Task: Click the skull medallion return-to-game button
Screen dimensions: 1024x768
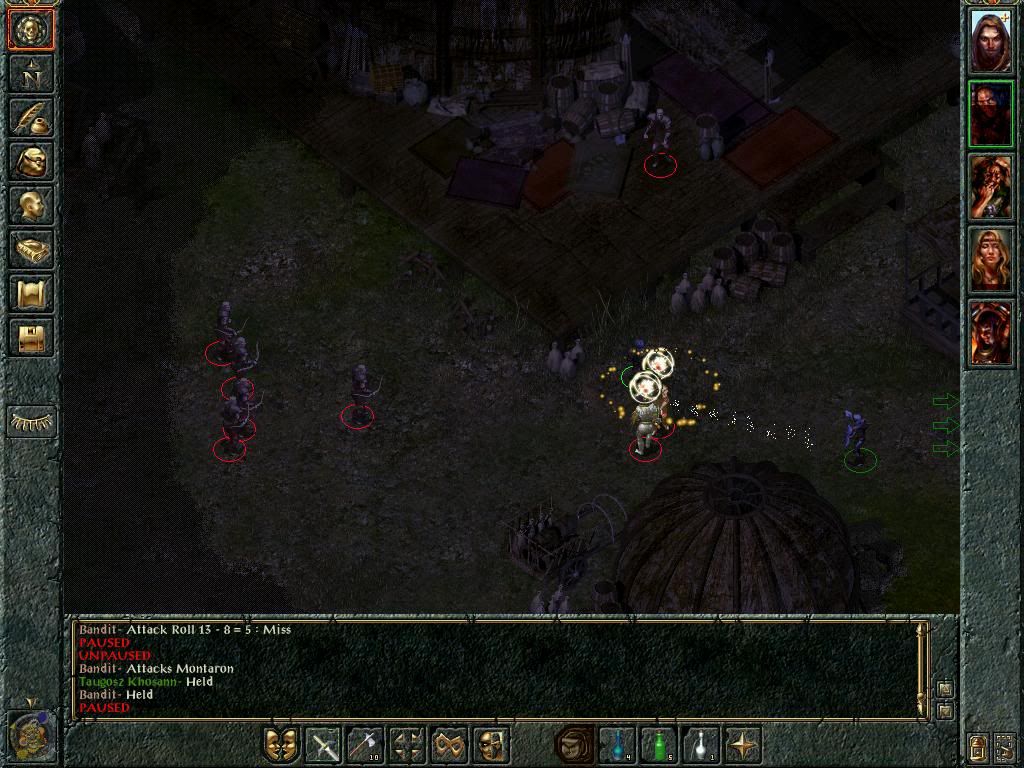Action: point(31,29)
